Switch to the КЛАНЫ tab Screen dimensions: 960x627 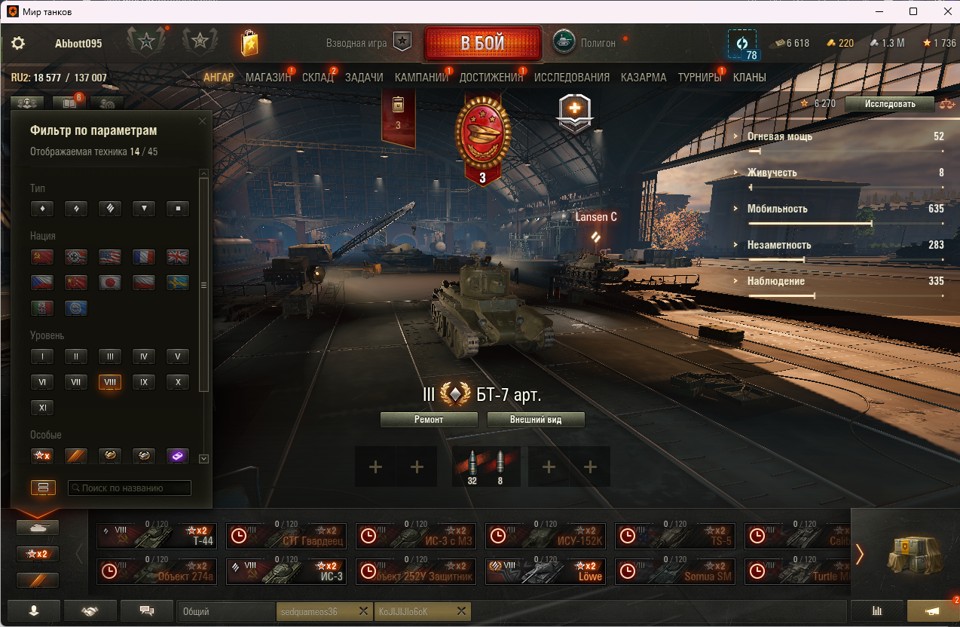click(749, 77)
